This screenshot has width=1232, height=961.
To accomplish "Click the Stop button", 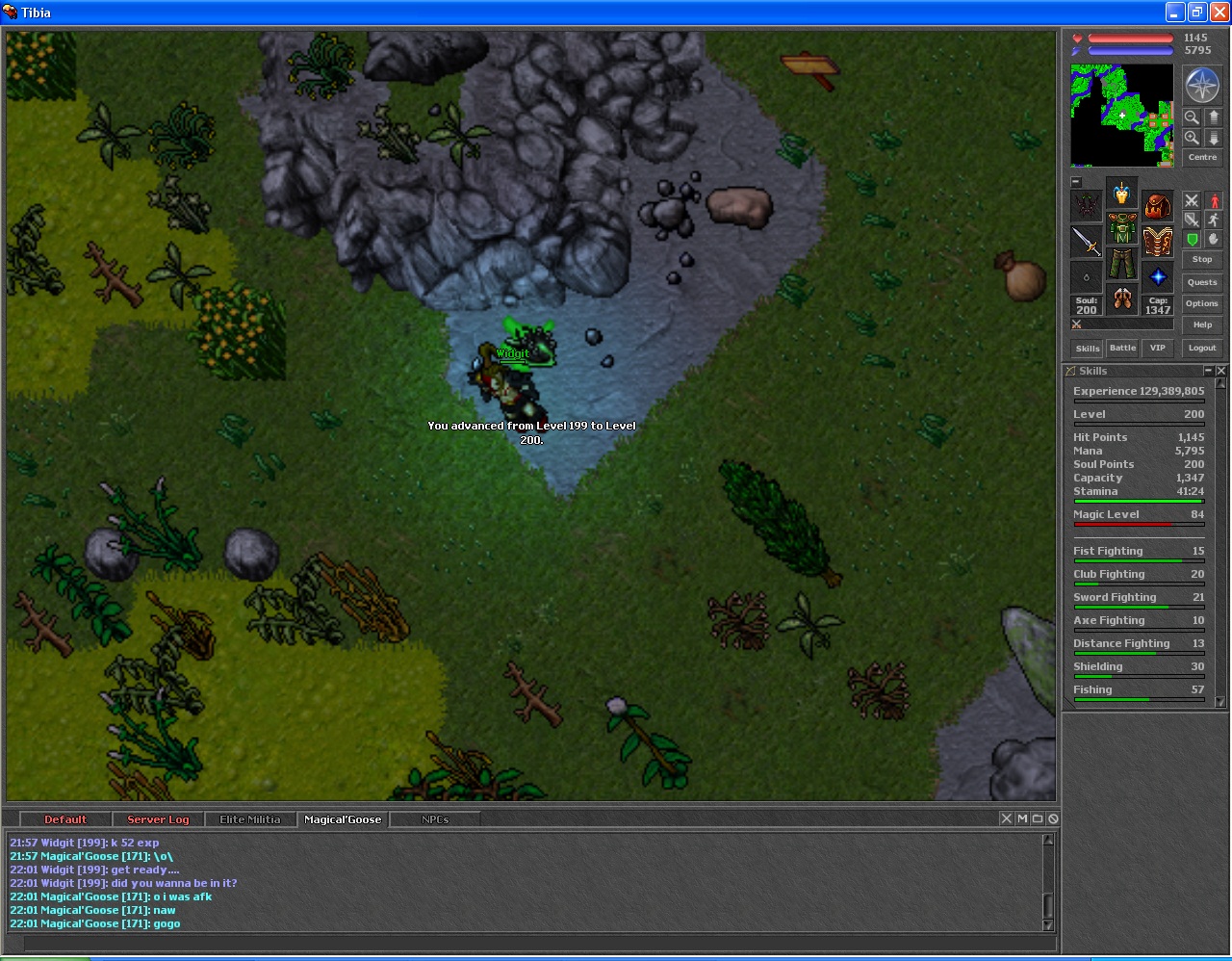I will [1201, 259].
